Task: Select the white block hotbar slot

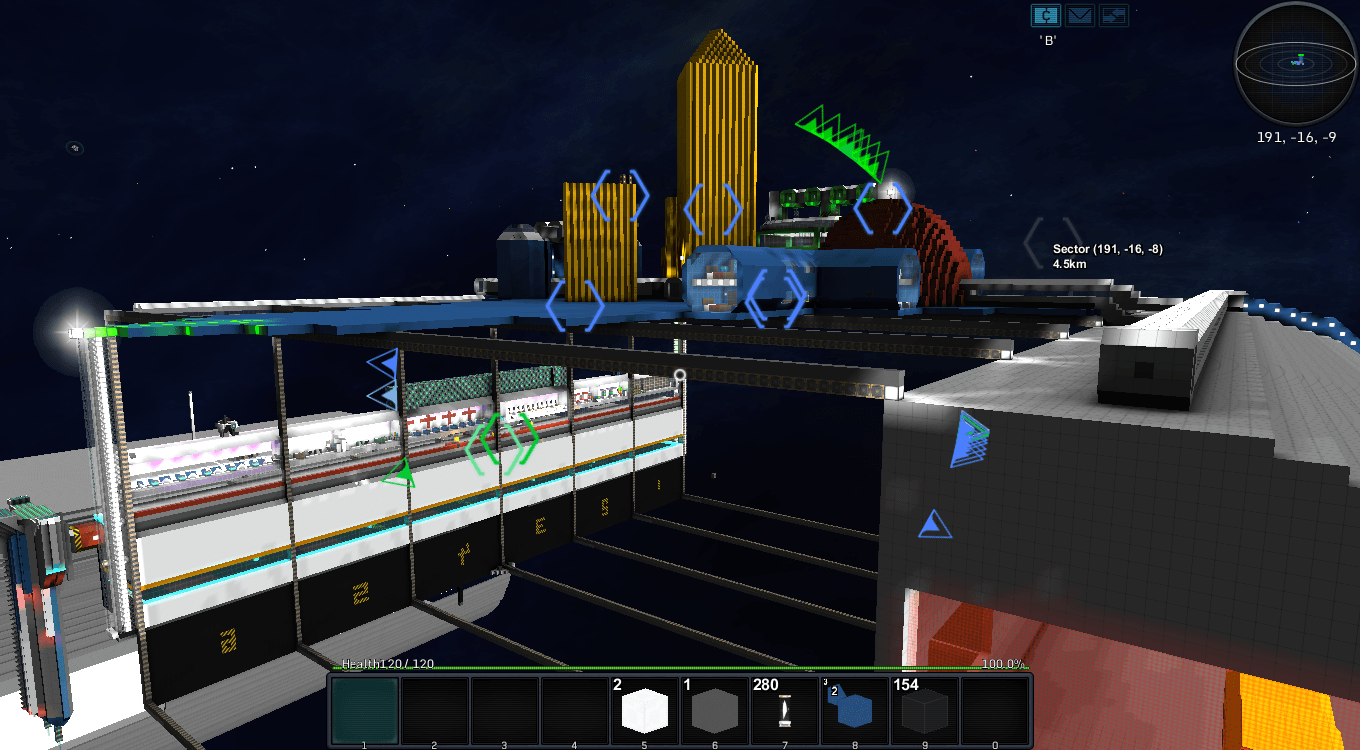Action: tap(645, 710)
